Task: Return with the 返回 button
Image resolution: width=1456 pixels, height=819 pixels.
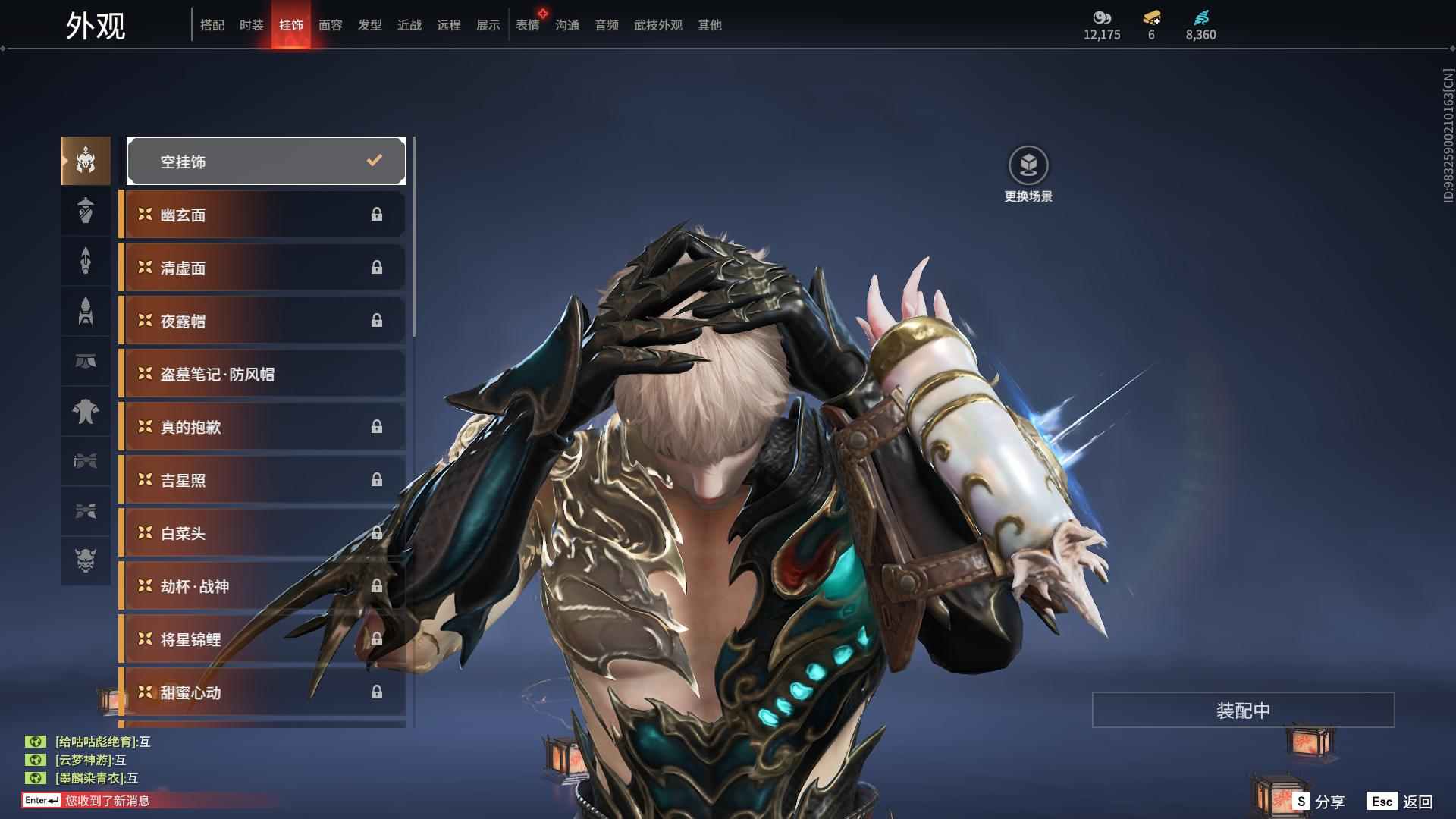Action: tap(1400, 802)
